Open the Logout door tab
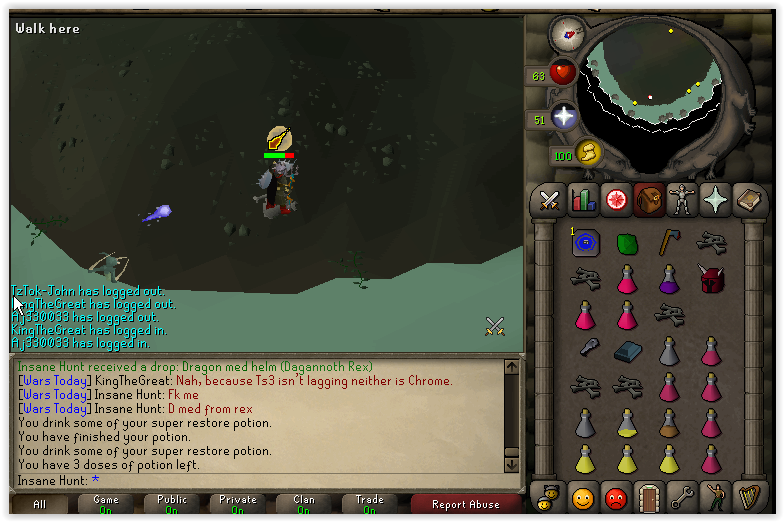The height and width of the screenshot is (522, 784). (649, 496)
